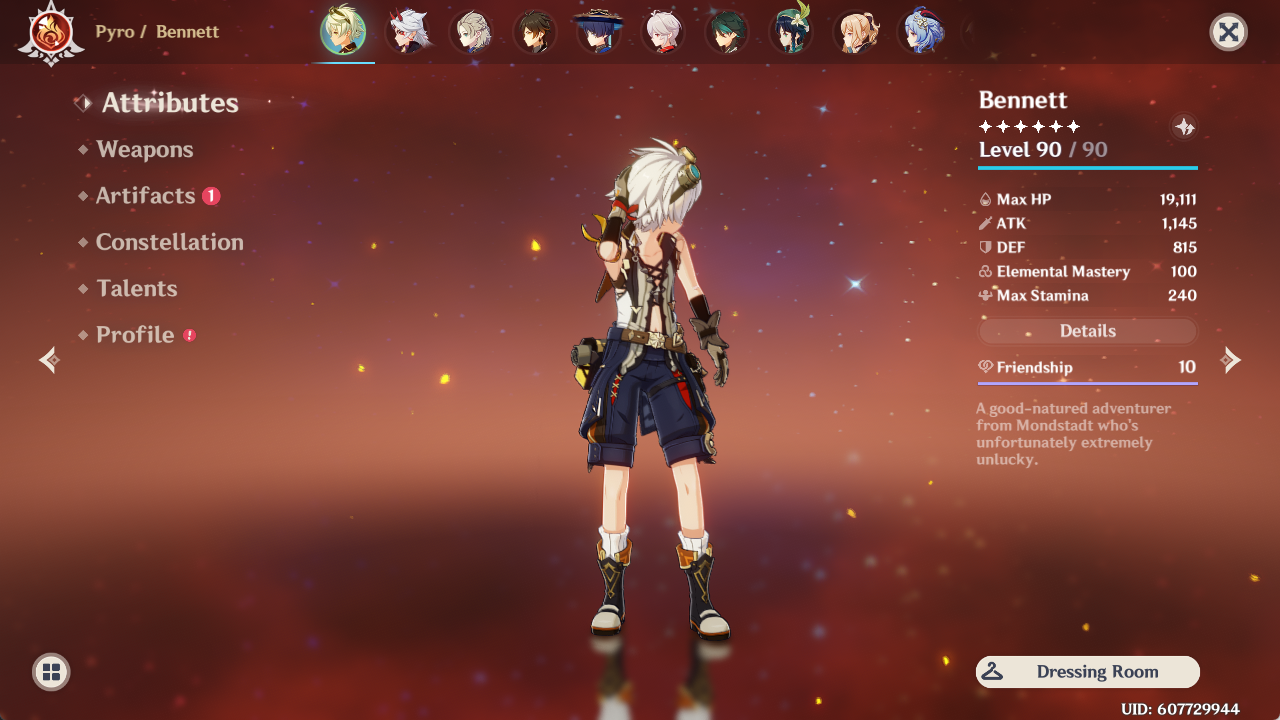The image size is (1280, 720).
Task: Select Arataki Itto's portrait with red horns
Action: coord(407,32)
